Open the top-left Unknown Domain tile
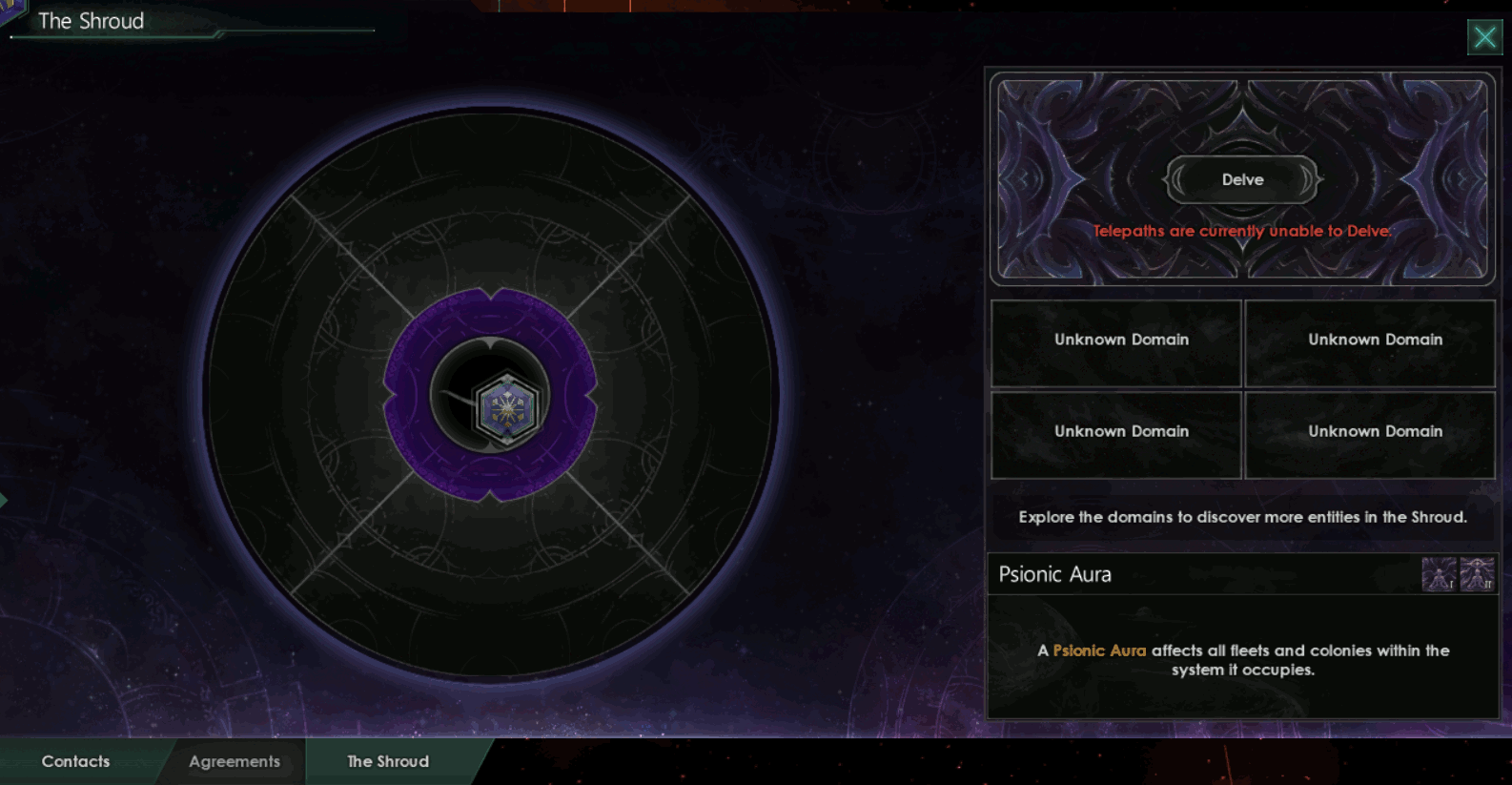The height and width of the screenshot is (785, 1512). click(x=1115, y=343)
